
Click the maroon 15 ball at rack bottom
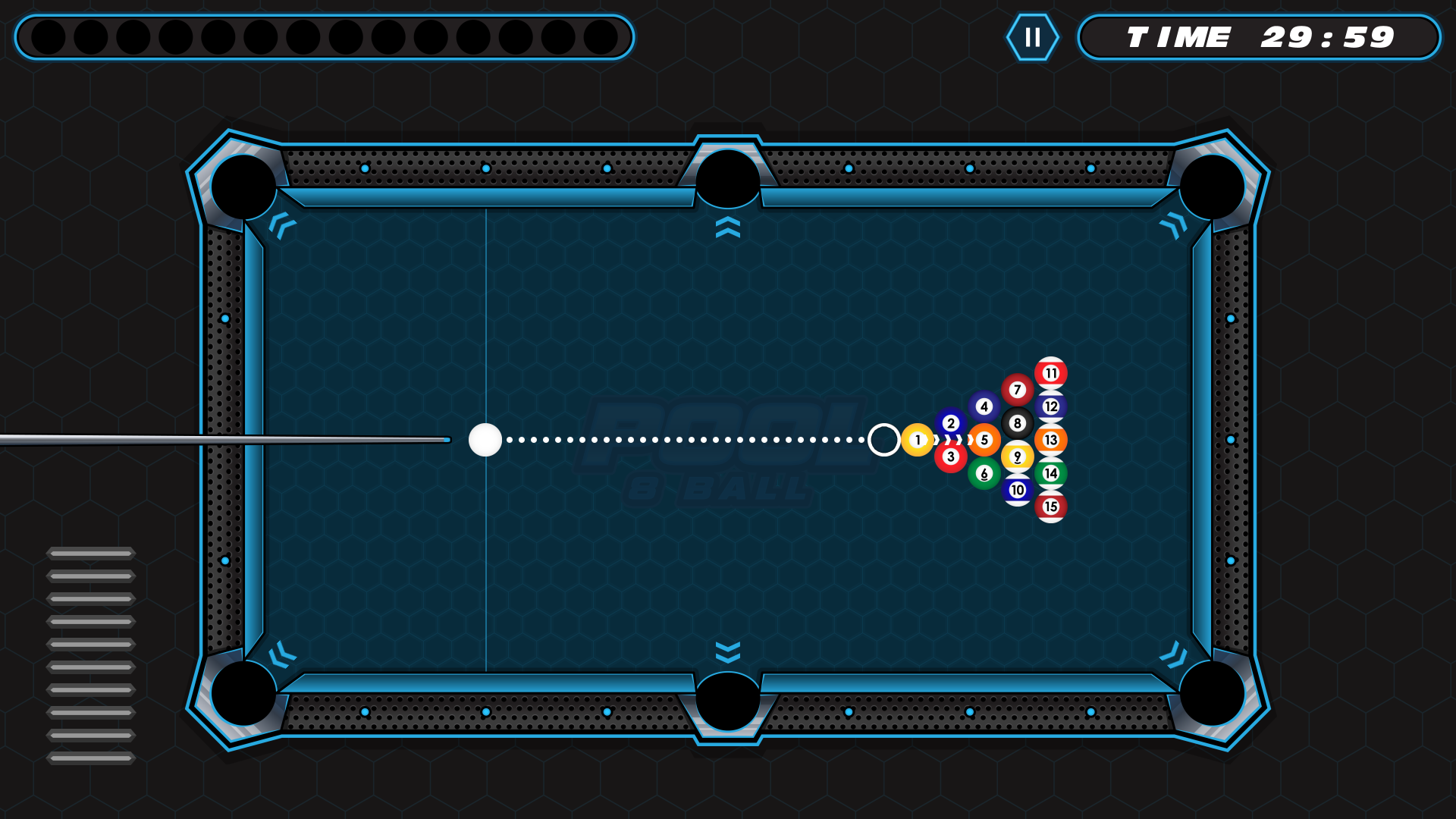(x=1050, y=505)
